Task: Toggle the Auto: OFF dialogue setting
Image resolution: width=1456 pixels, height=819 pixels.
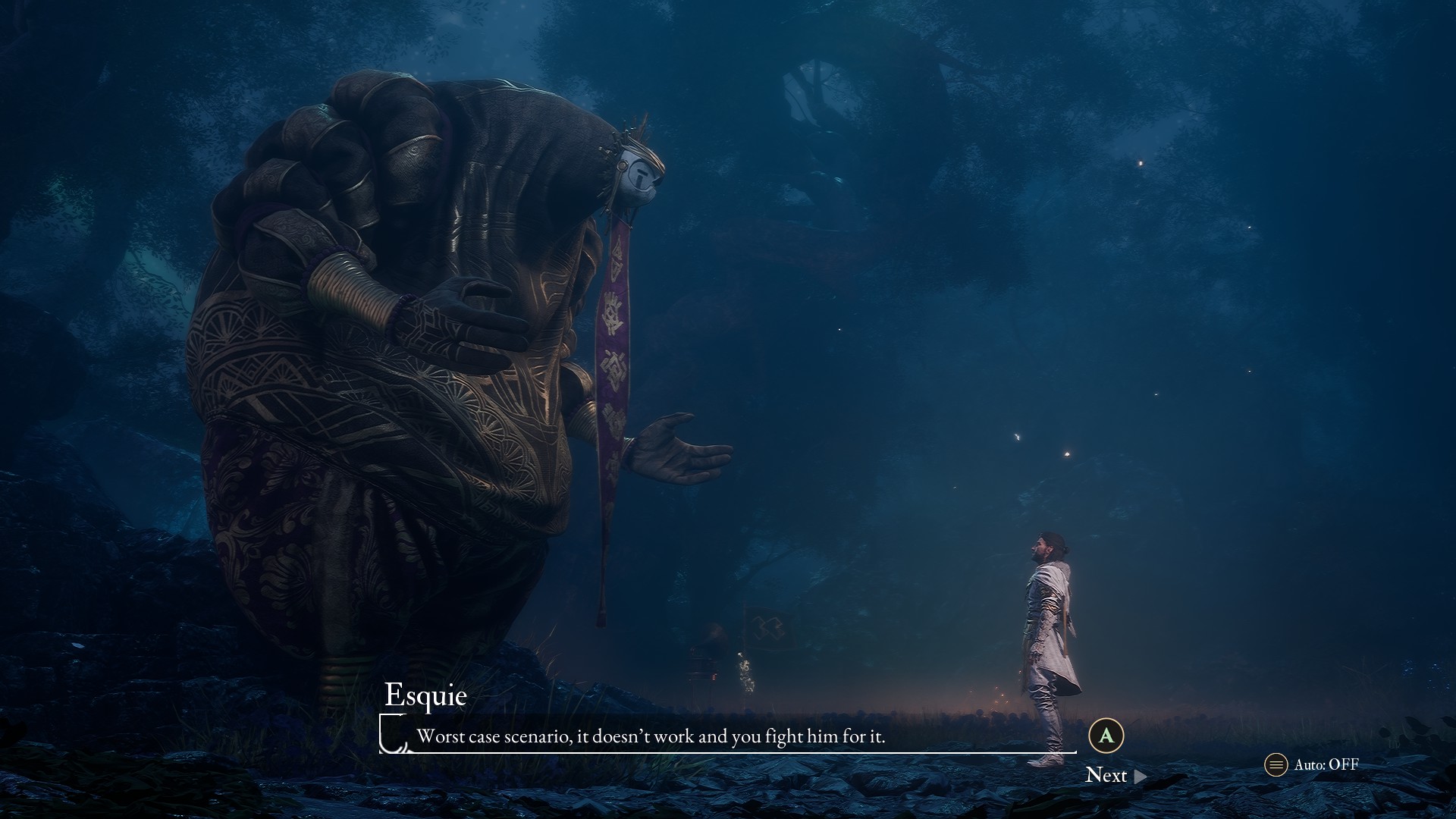Action: pos(1313,764)
